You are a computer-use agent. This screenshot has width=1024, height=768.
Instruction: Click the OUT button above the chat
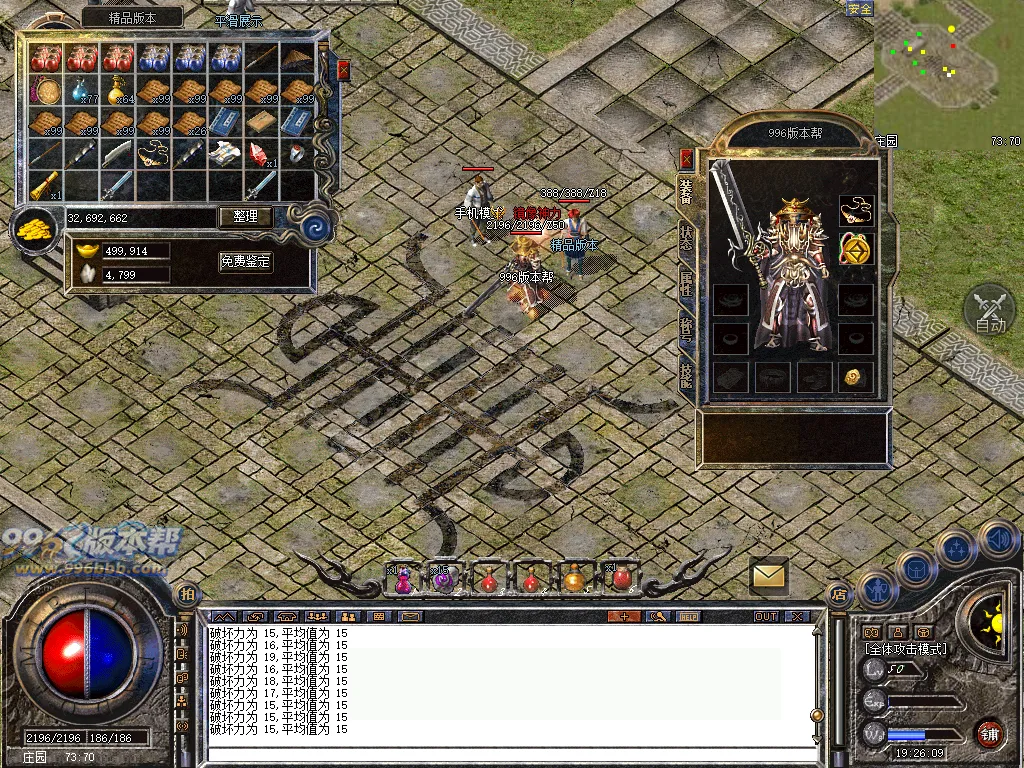pyautogui.click(x=766, y=616)
